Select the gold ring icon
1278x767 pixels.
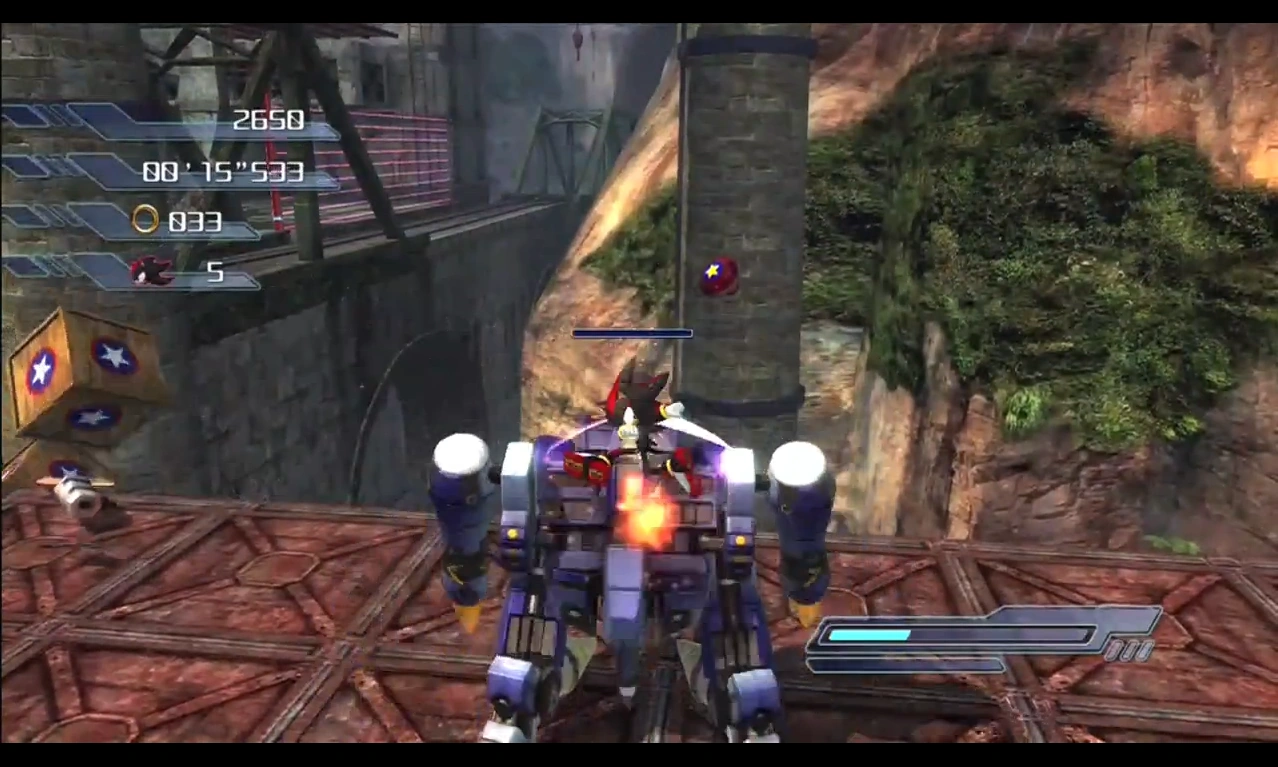[146, 219]
